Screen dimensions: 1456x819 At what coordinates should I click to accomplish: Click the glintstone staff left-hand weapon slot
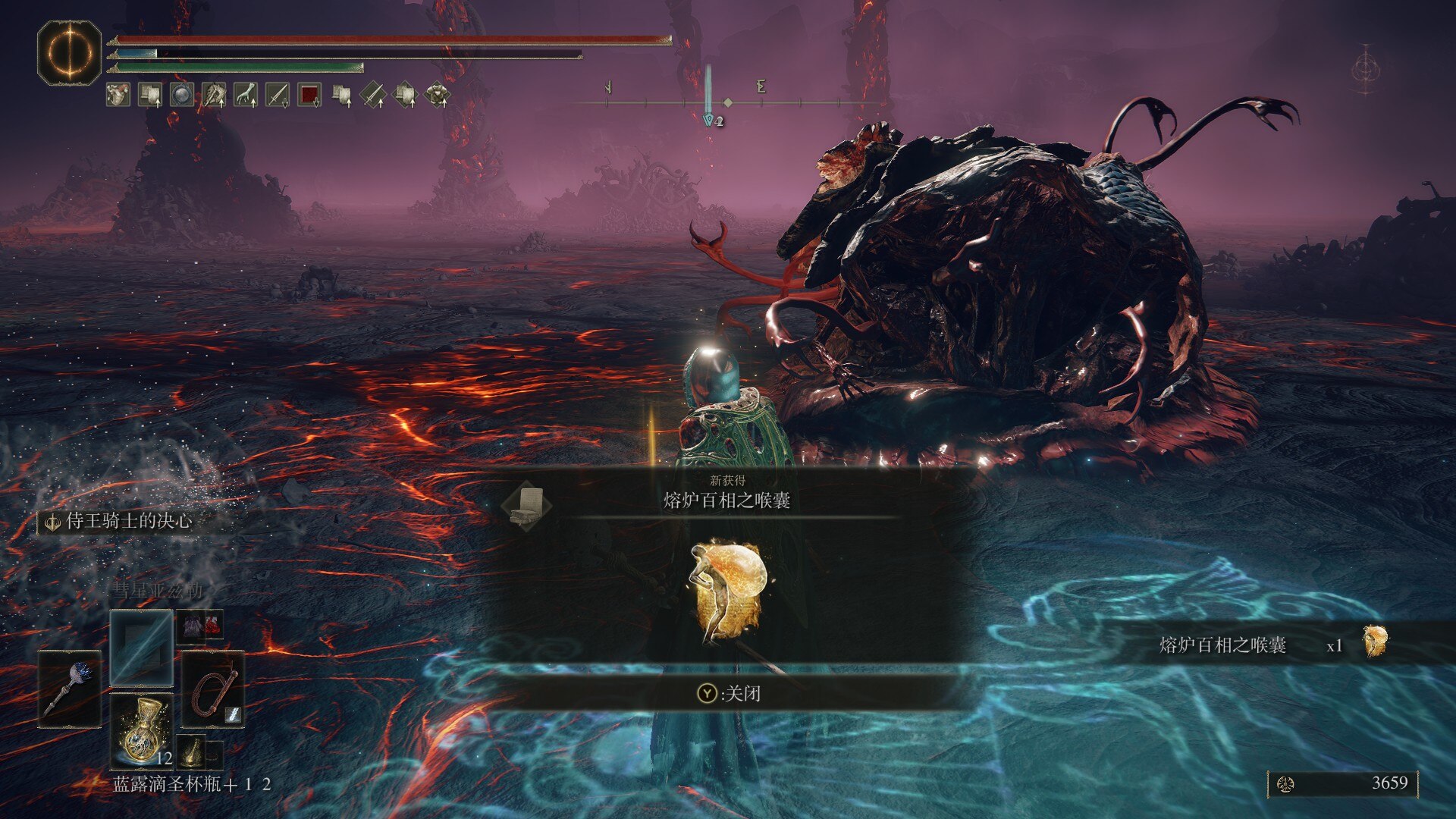point(70,689)
